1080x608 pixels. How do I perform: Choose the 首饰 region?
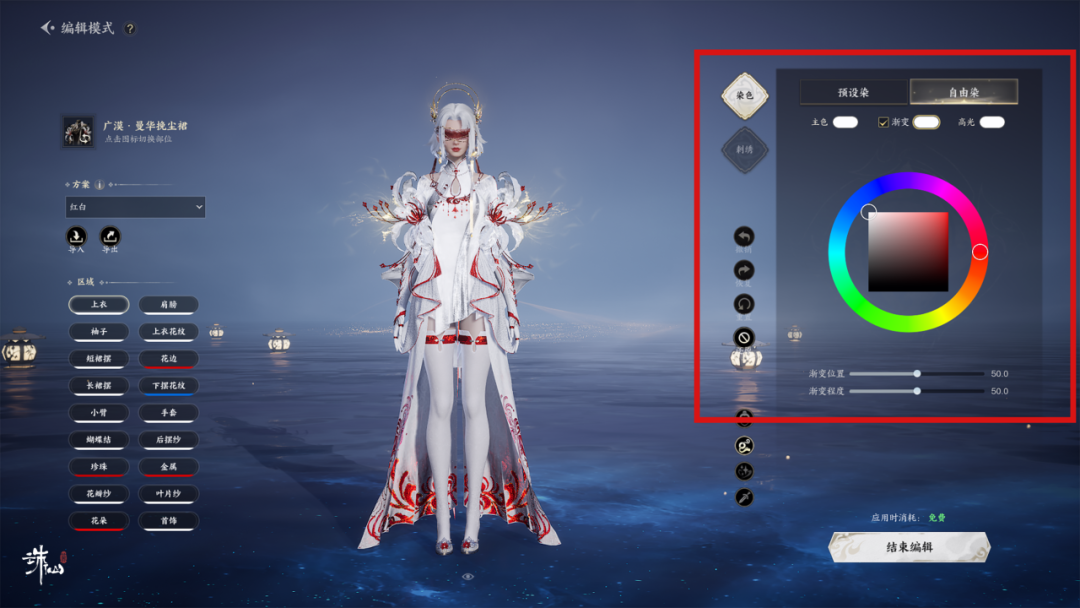coord(168,521)
